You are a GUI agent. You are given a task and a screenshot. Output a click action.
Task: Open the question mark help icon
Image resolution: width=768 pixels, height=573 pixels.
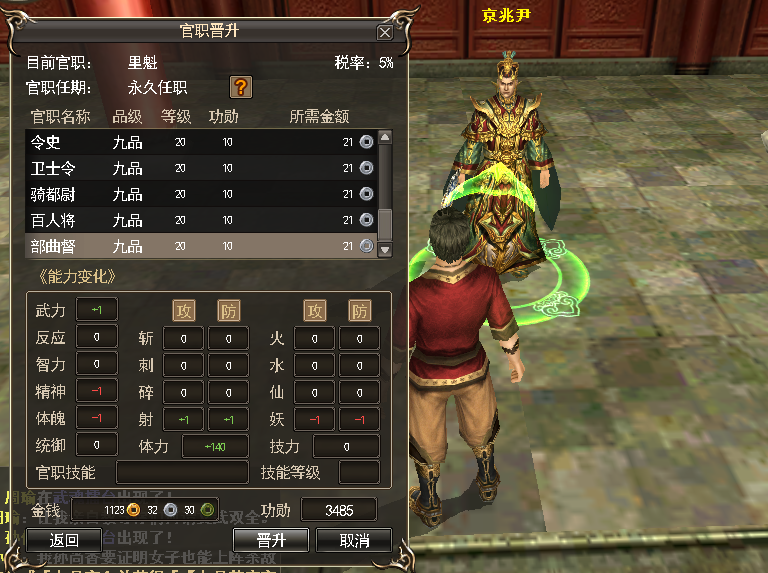coord(240,86)
